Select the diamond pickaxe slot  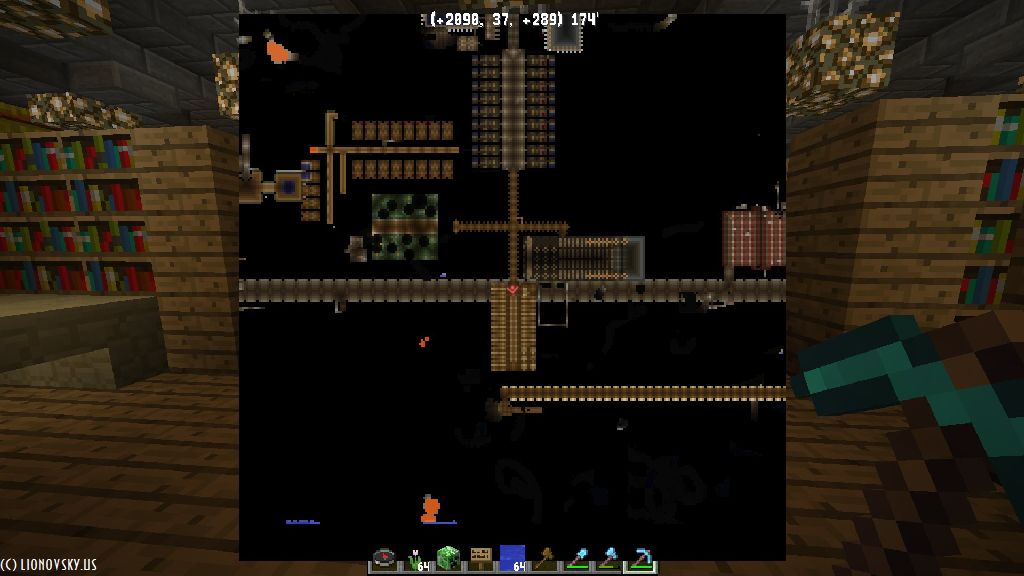pyautogui.click(x=640, y=559)
